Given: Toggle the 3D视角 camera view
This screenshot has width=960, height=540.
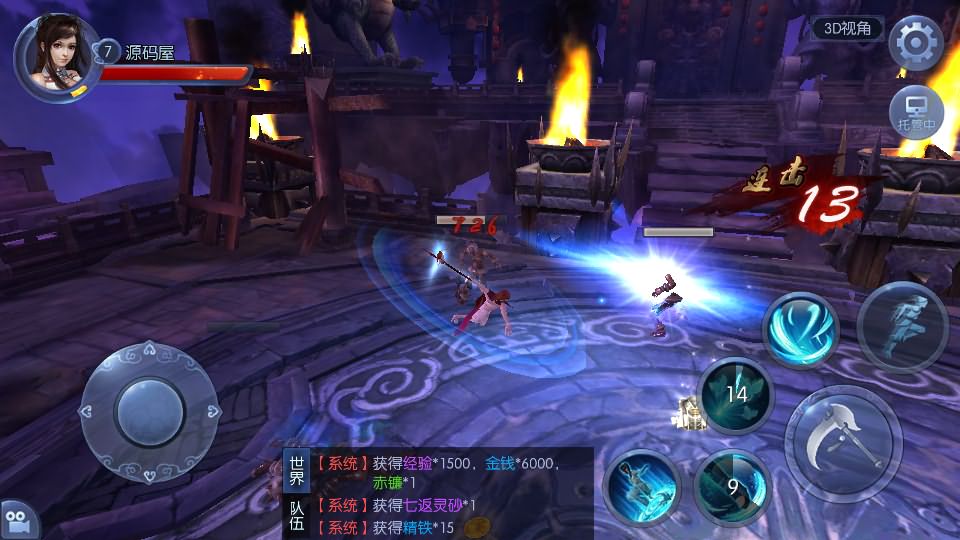Looking at the screenshot, I should tap(846, 29).
